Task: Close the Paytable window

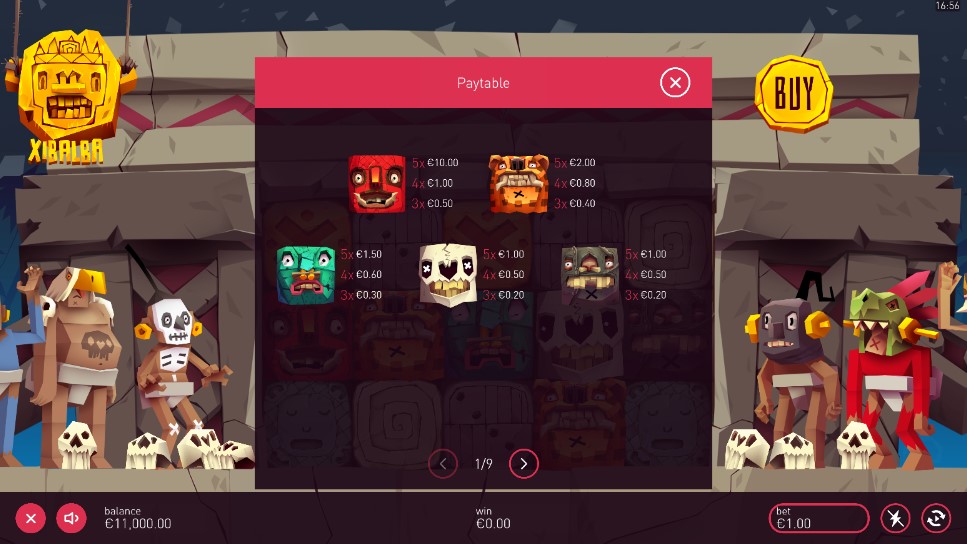Action: pos(675,83)
